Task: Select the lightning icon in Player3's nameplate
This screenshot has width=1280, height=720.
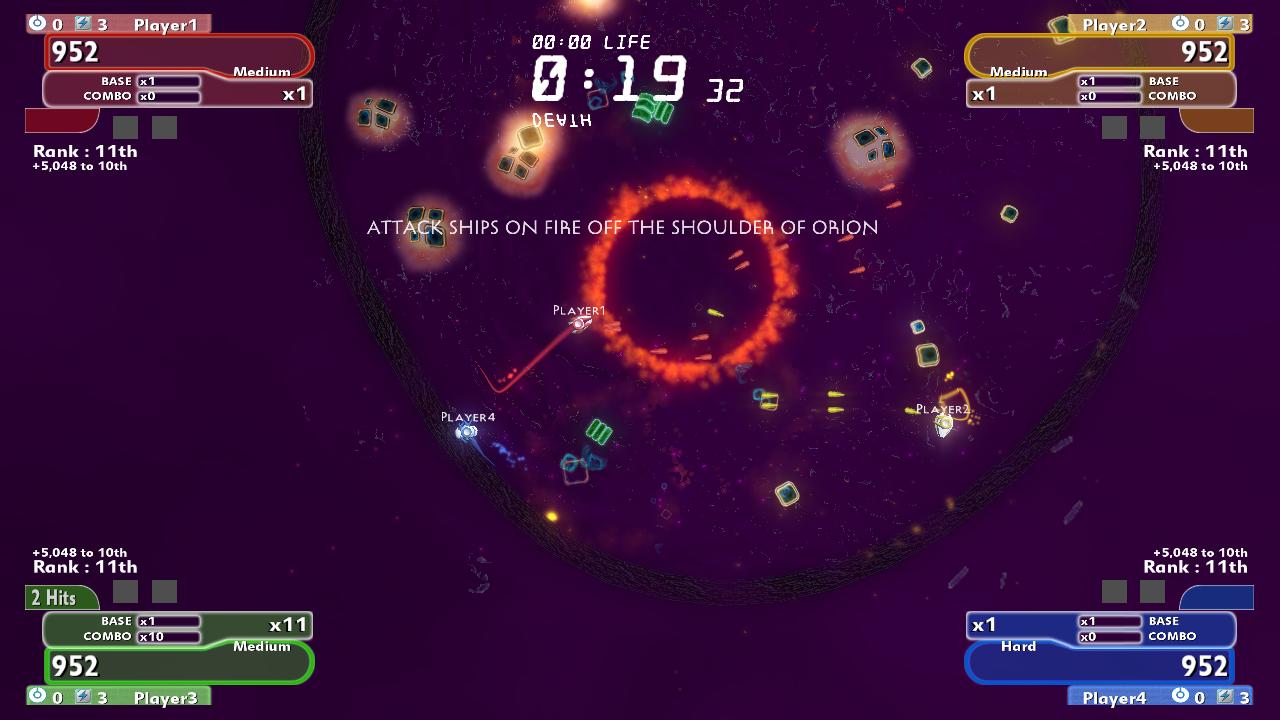Action: point(83,697)
